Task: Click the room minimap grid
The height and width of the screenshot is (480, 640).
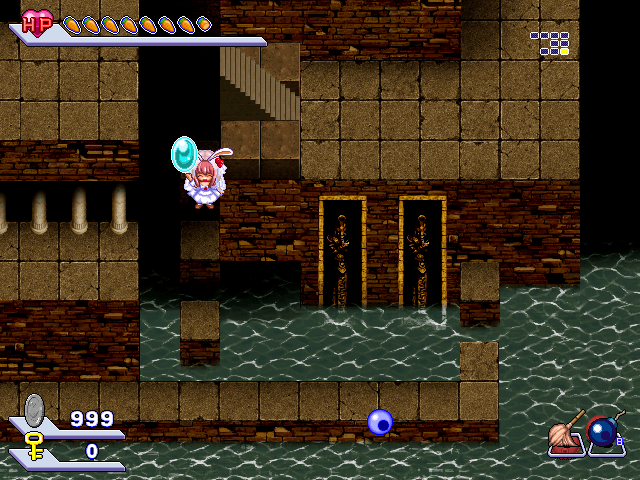Action: point(551,42)
